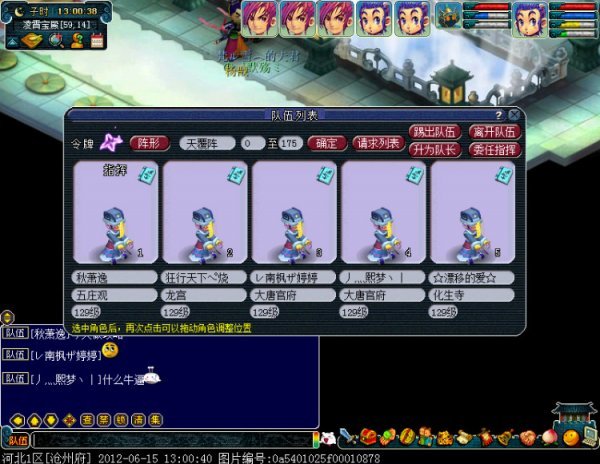This screenshot has width=600, height=464.
Task: Leave the team with 离开队伍
Action: [494, 132]
